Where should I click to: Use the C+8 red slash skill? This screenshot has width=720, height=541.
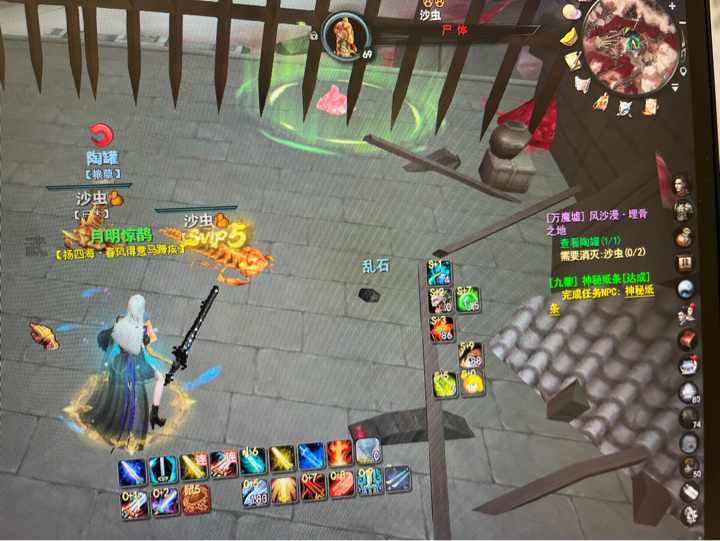coord(341,487)
